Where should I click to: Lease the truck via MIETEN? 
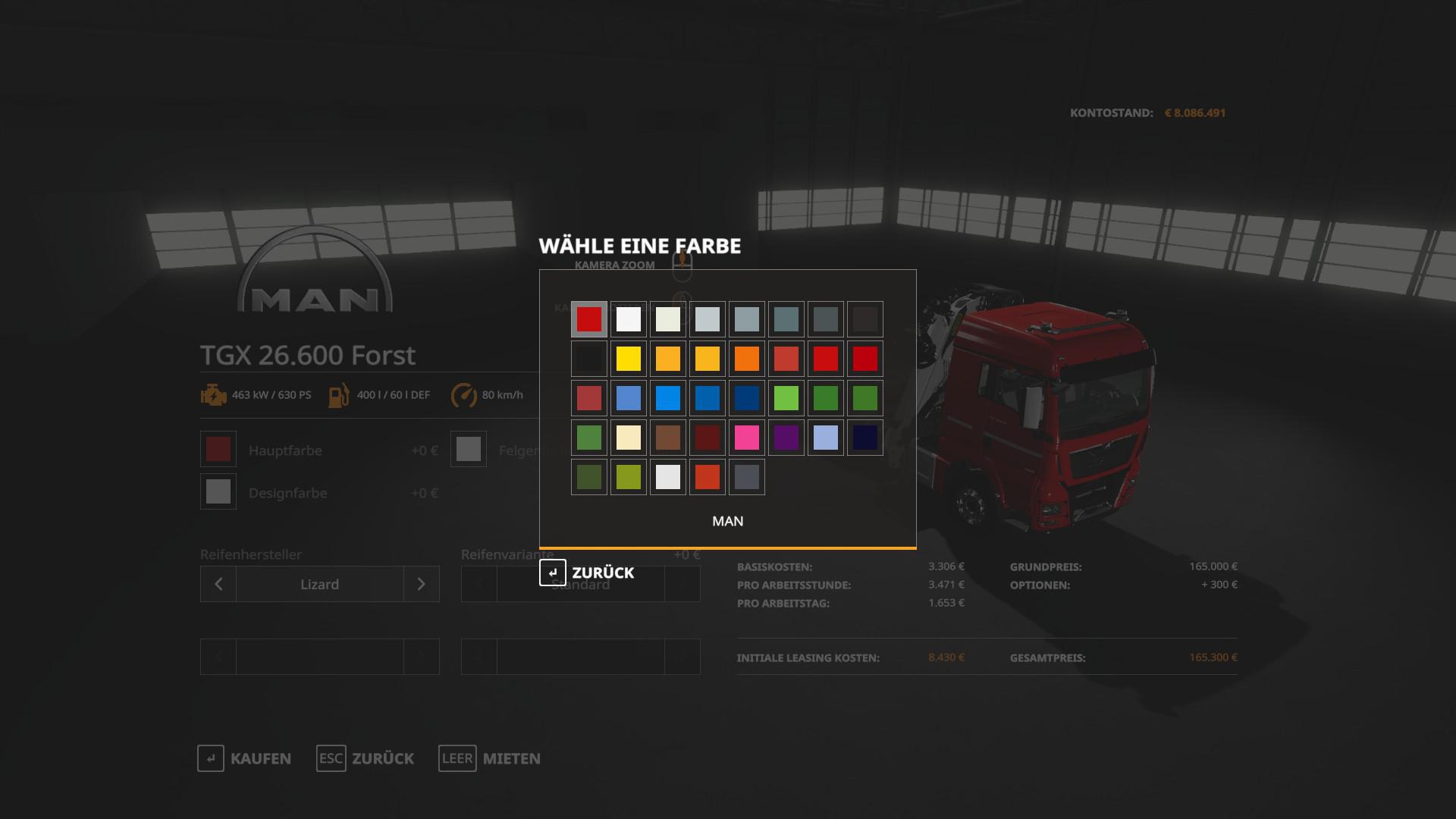pyautogui.click(x=490, y=758)
